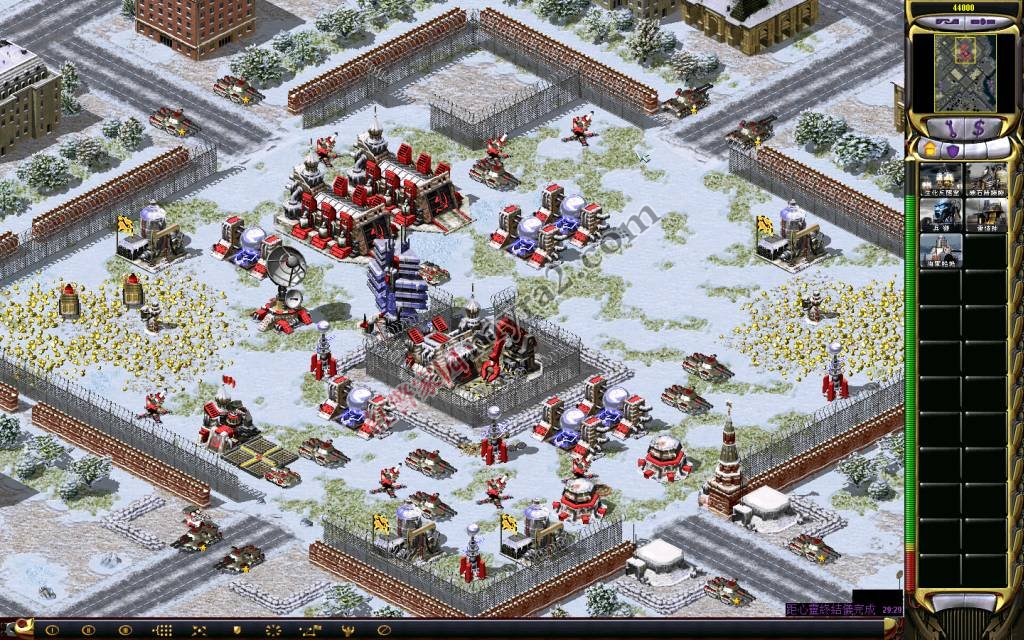
Task: Activate the shield guard command
Action: click(x=236, y=630)
